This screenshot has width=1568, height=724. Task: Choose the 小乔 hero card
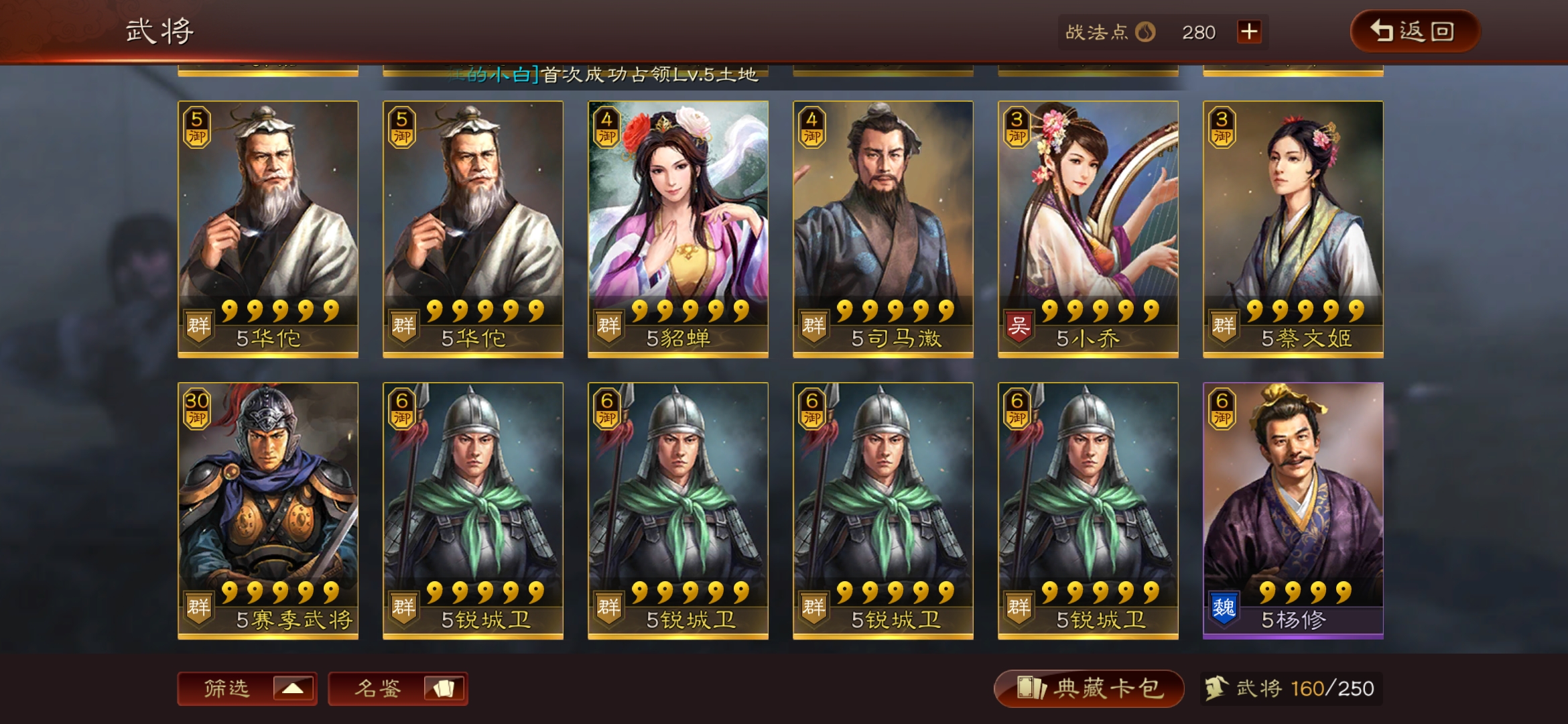(x=1088, y=229)
